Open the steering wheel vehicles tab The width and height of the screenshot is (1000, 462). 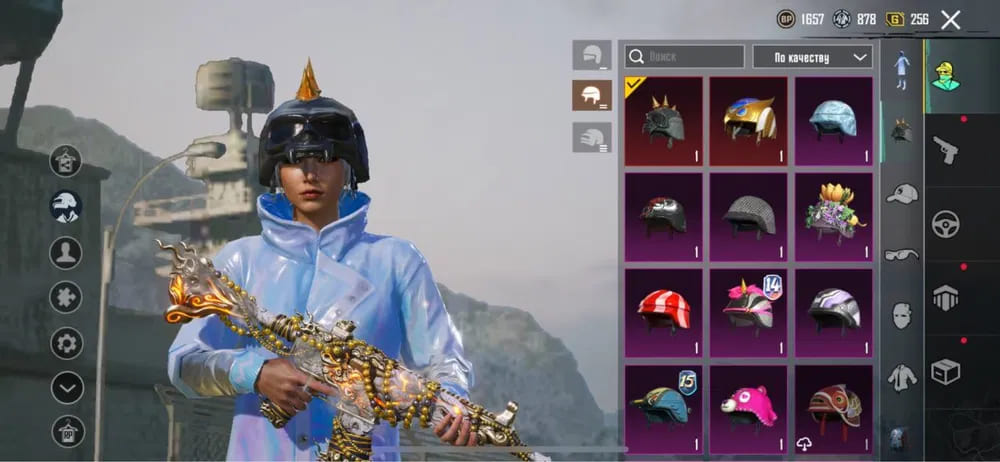(x=945, y=223)
